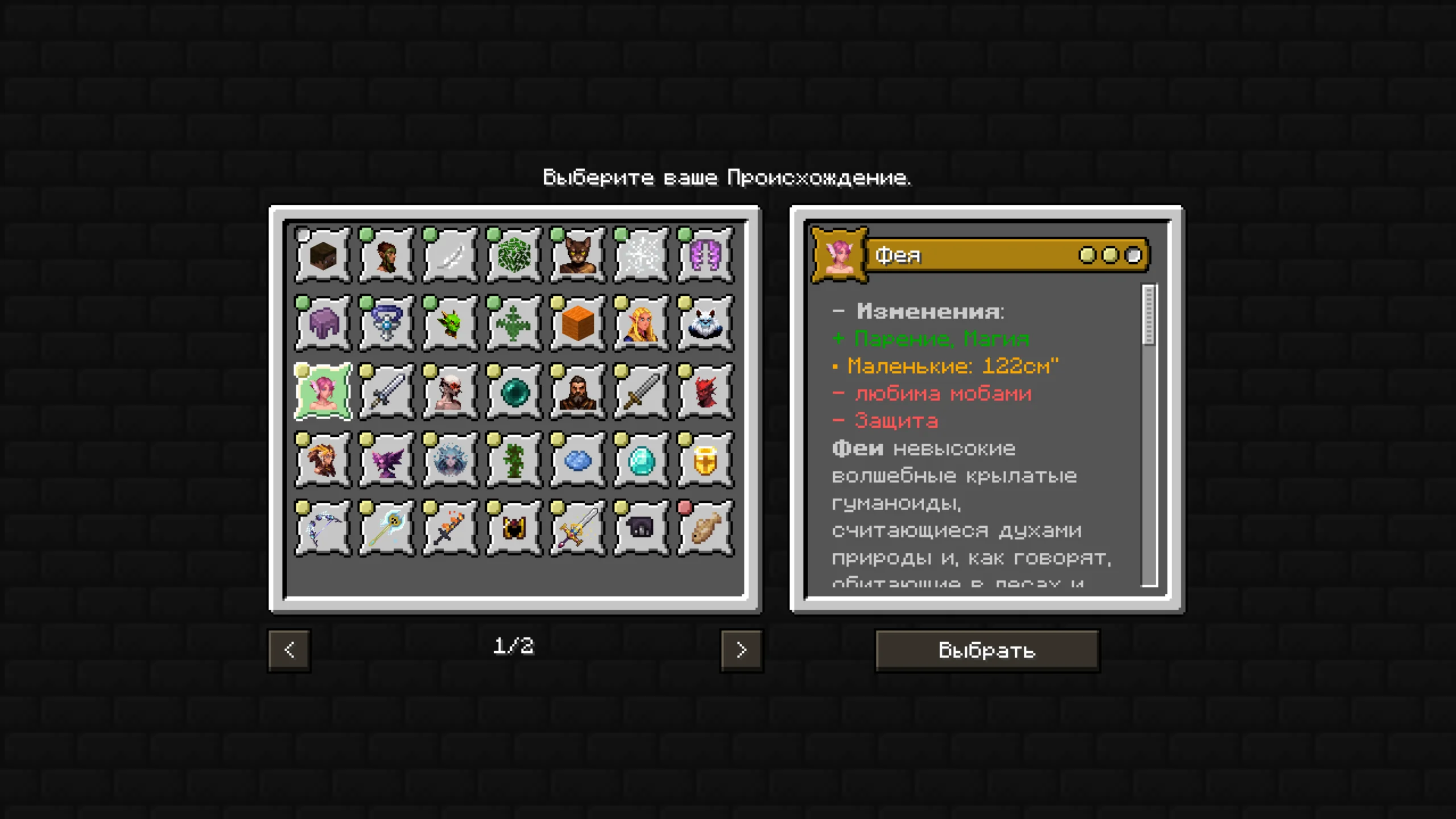This screenshot has width=1456, height=819.
Task: Select the red horned demon origin
Action: pos(705,392)
